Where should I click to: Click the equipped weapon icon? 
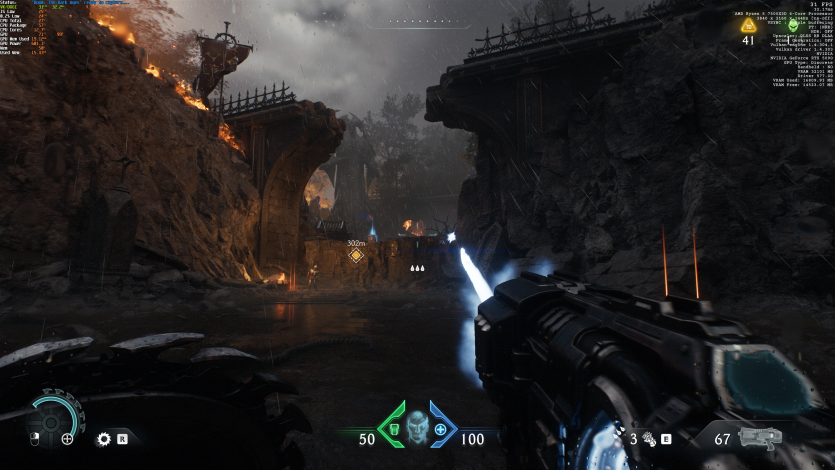coord(758,437)
